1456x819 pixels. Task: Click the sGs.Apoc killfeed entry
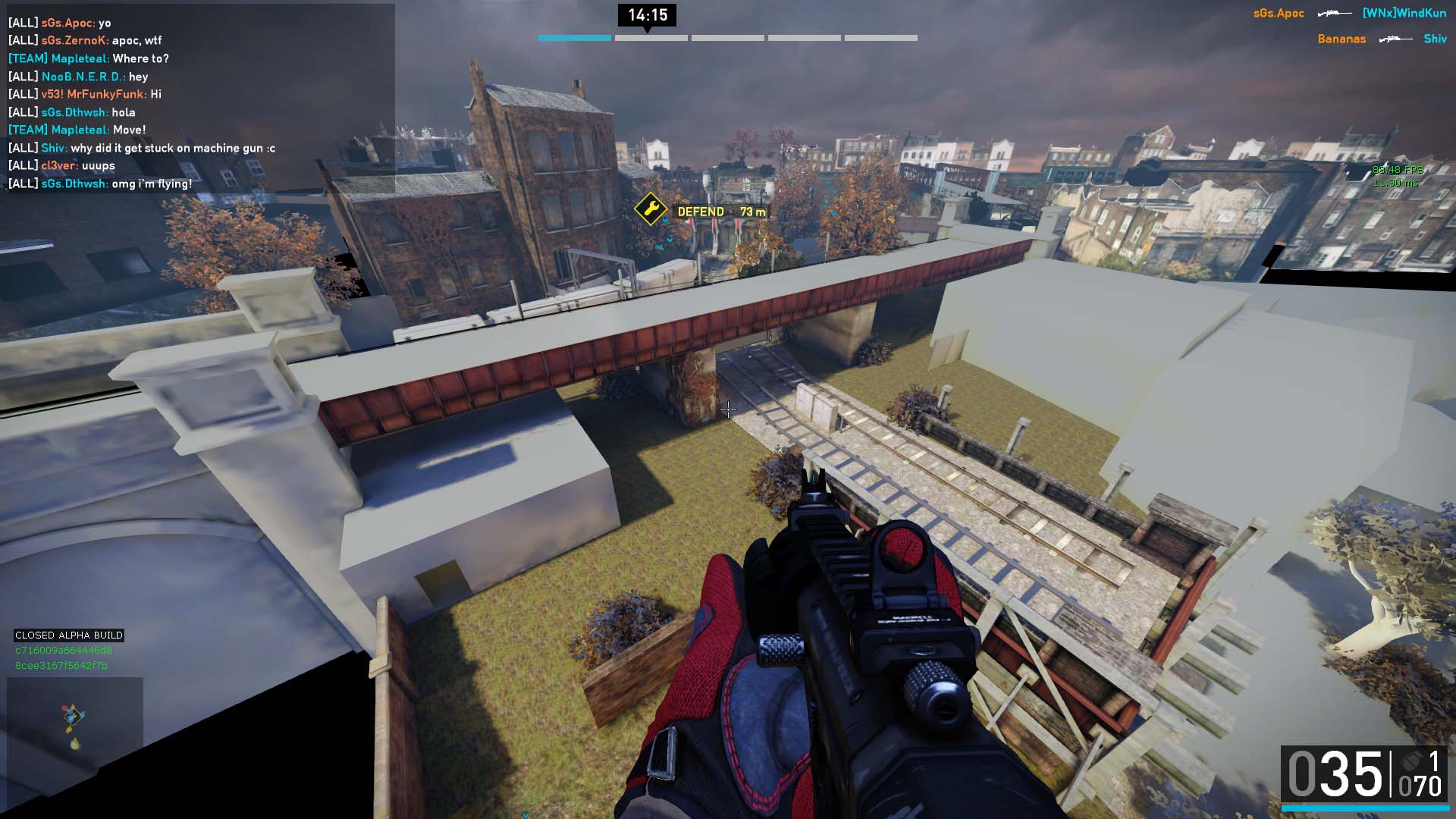(1279, 14)
